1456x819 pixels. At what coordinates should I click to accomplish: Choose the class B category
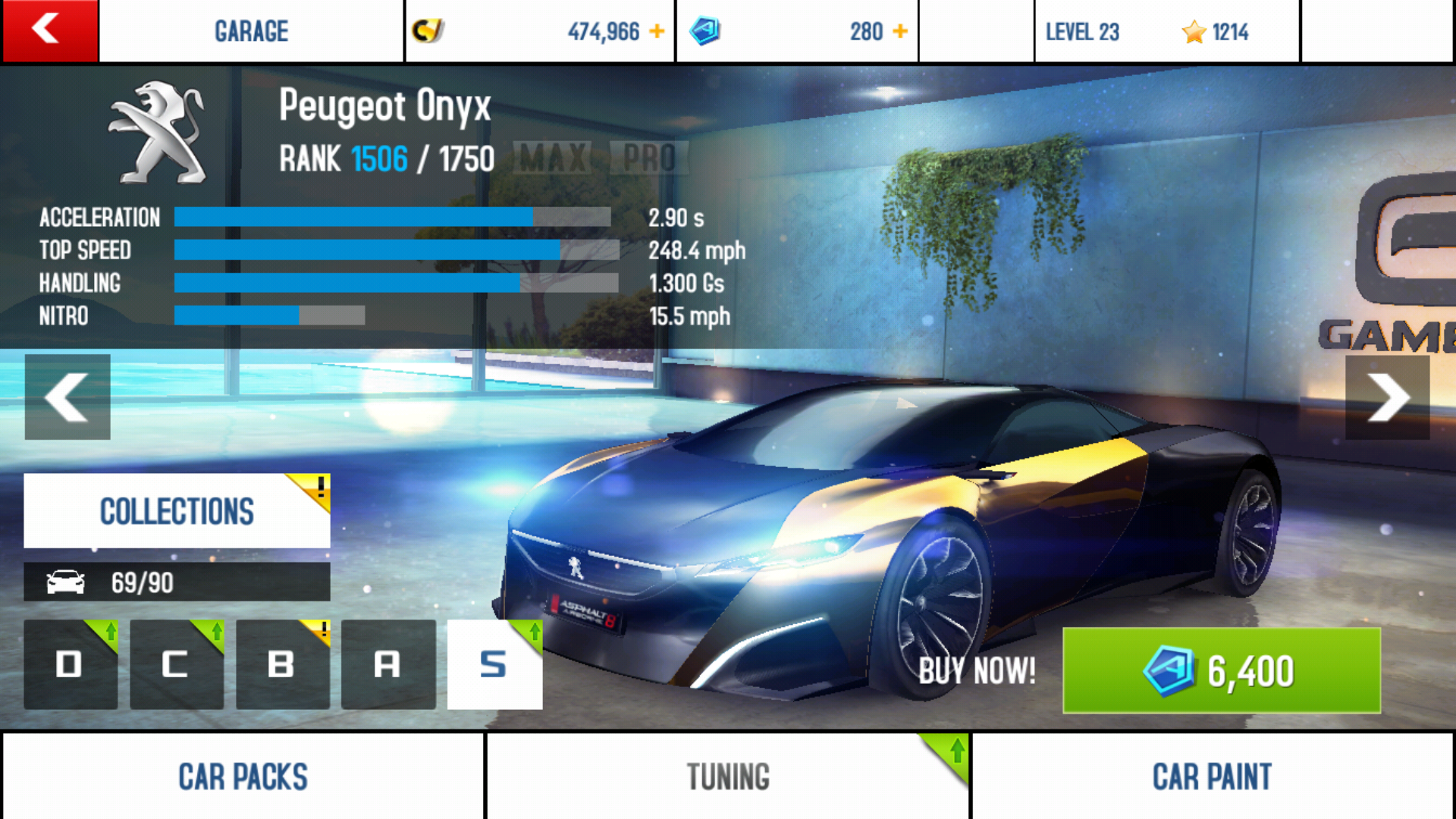click(x=282, y=664)
